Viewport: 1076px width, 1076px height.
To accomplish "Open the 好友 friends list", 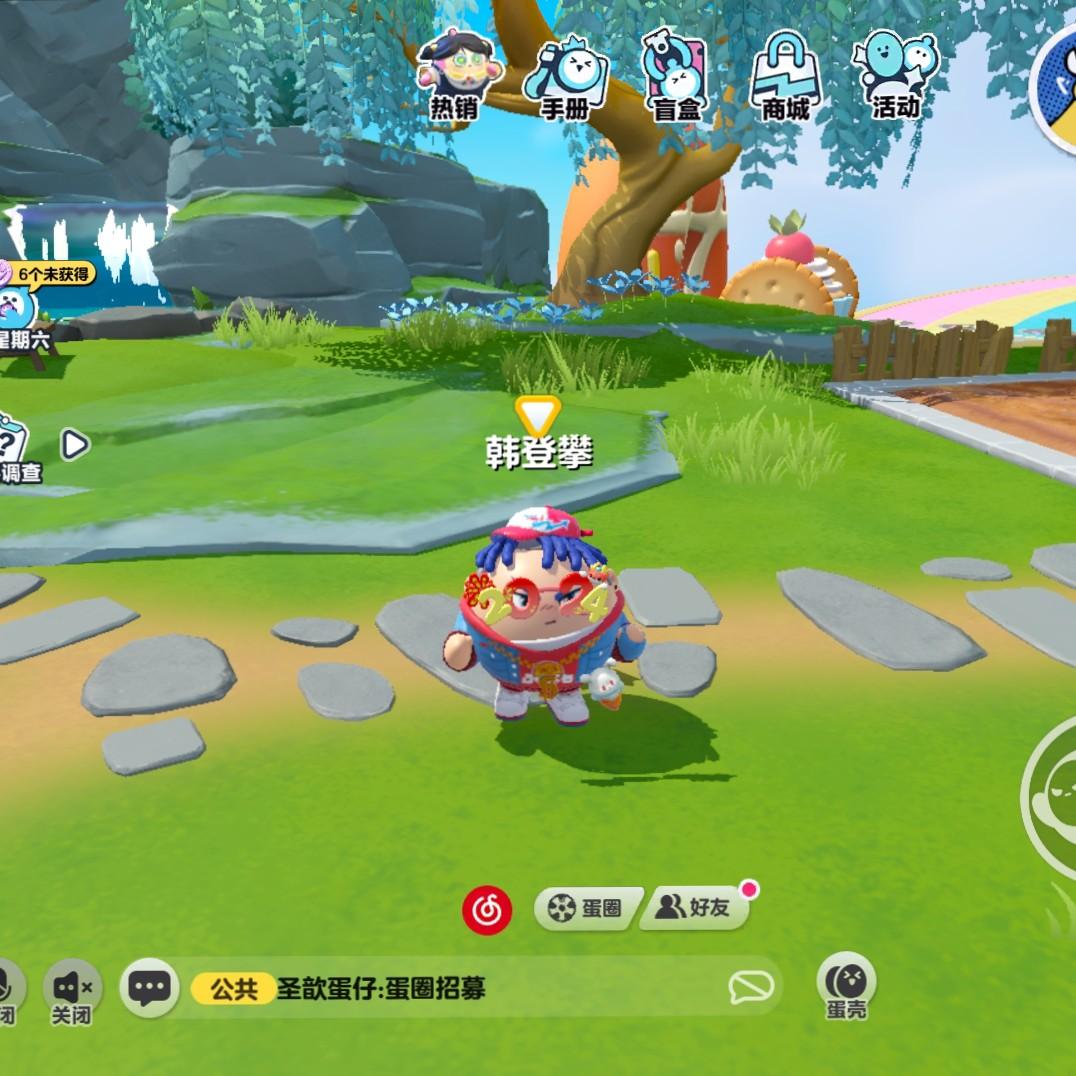I will (696, 908).
